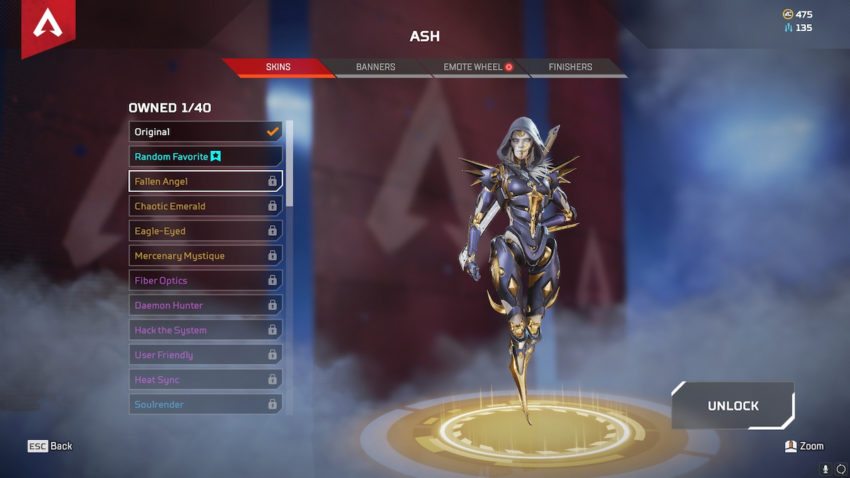Select the Fallen Angel skin

click(x=205, y=181)
